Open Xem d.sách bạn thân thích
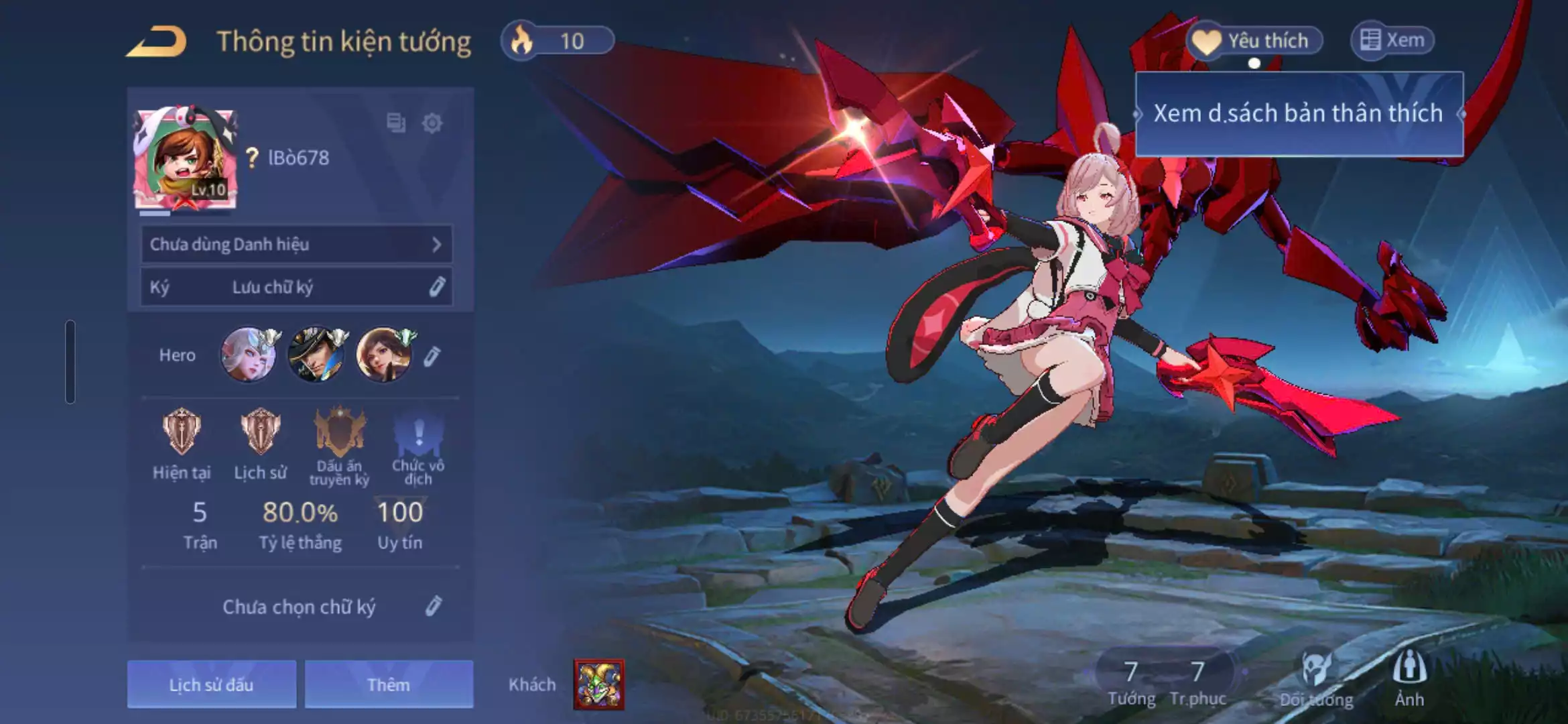This screenshot has width=1568, height=724. [x=1299, y=114]
